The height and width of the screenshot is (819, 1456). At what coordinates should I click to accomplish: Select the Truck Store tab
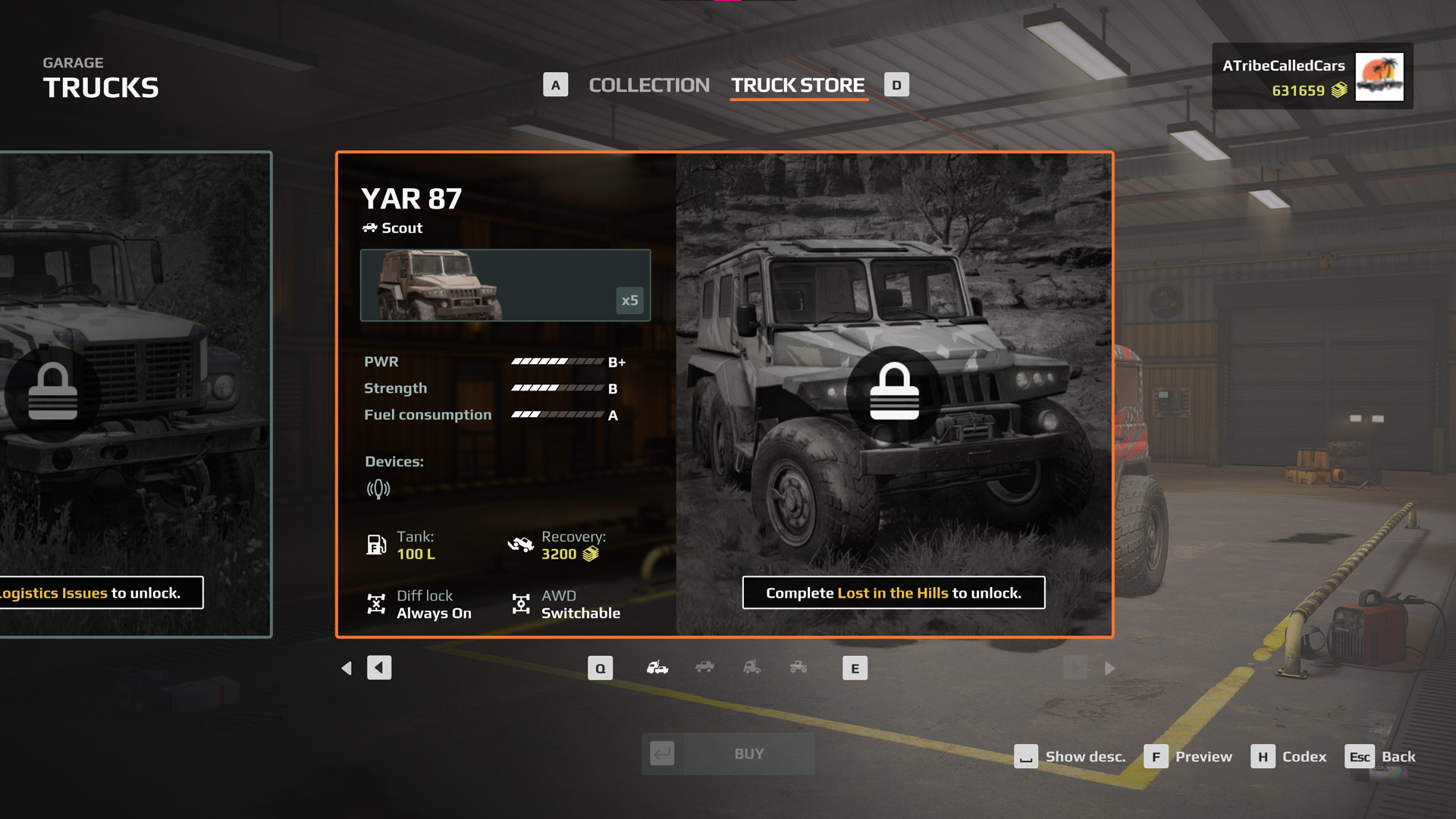[798, 85]
